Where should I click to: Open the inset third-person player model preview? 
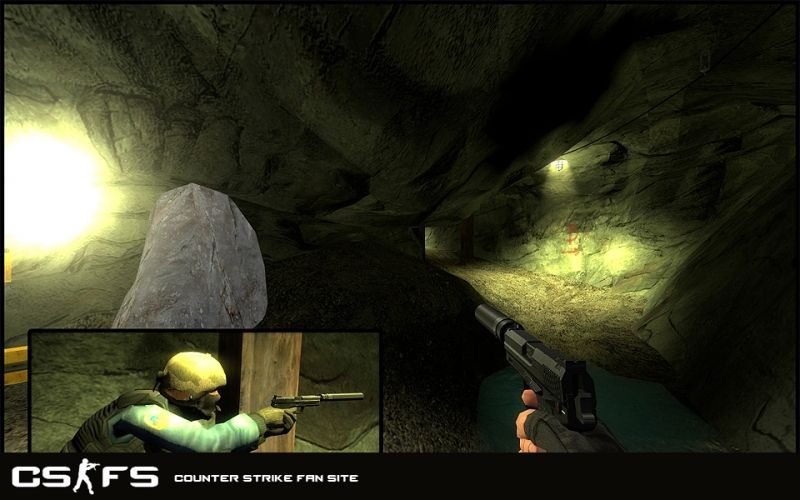point(204,392)
